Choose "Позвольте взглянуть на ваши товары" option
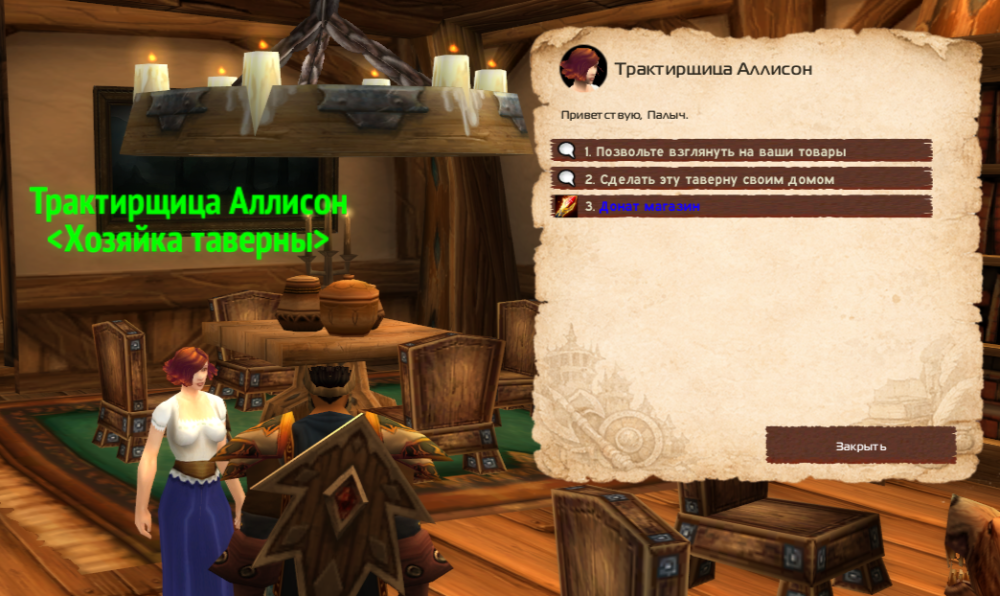This screenshot has height=596, width=1000. pos(715,151)
